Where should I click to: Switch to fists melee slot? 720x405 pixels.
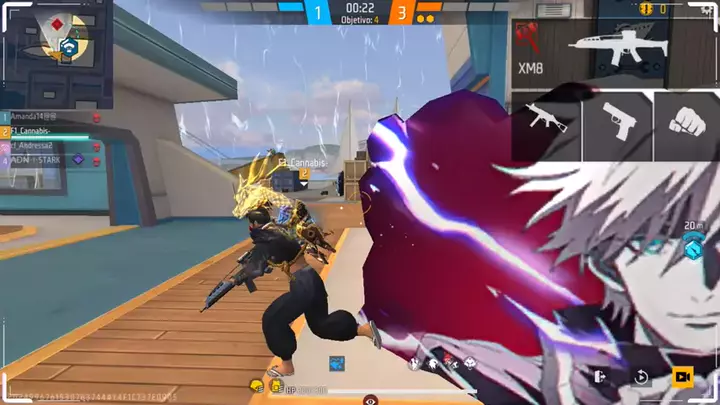click(x=686, y=124)
